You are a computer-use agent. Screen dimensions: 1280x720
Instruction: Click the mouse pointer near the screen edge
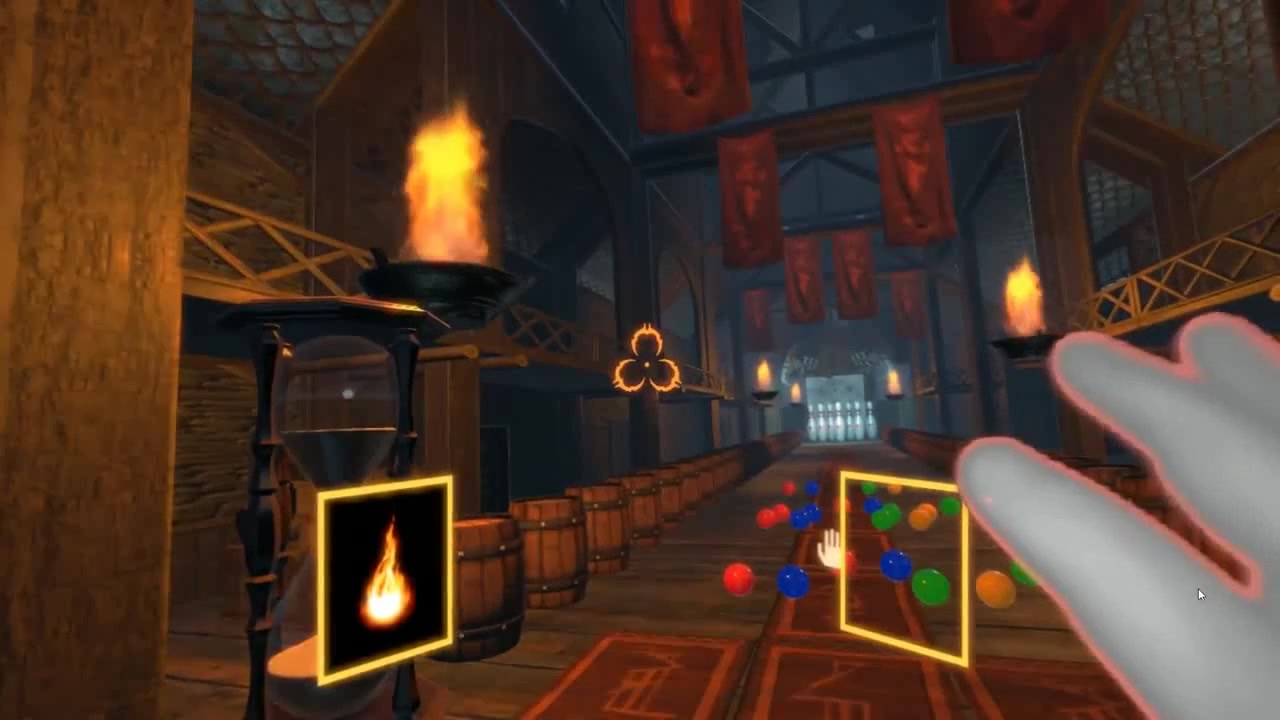point(1200,594)
